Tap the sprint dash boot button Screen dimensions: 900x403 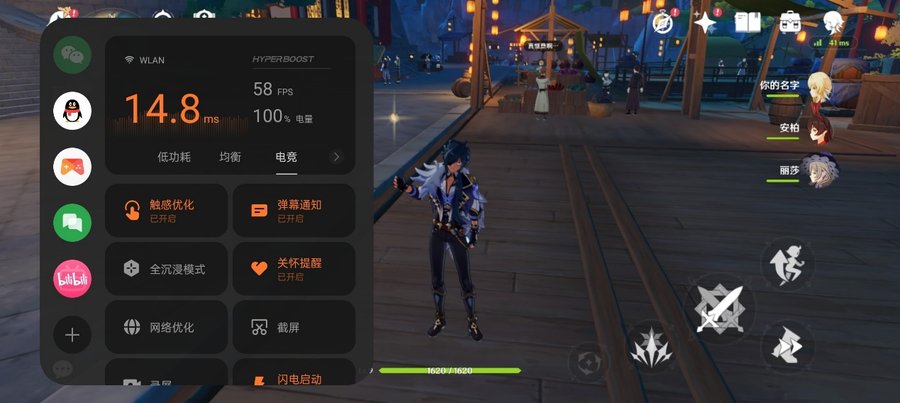coord(789,347)
